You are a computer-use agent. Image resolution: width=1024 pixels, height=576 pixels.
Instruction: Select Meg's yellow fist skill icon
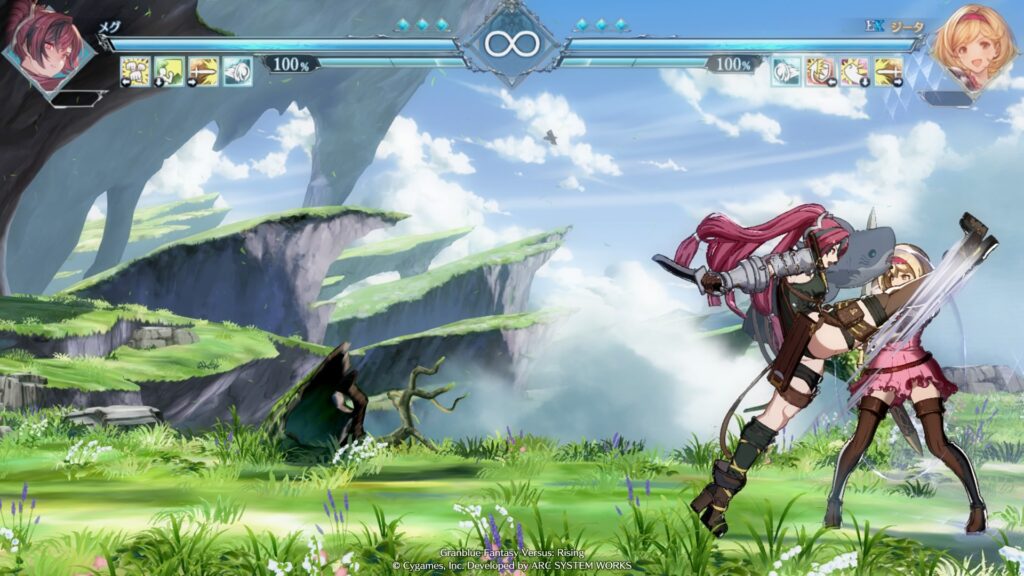click(135, 71)
